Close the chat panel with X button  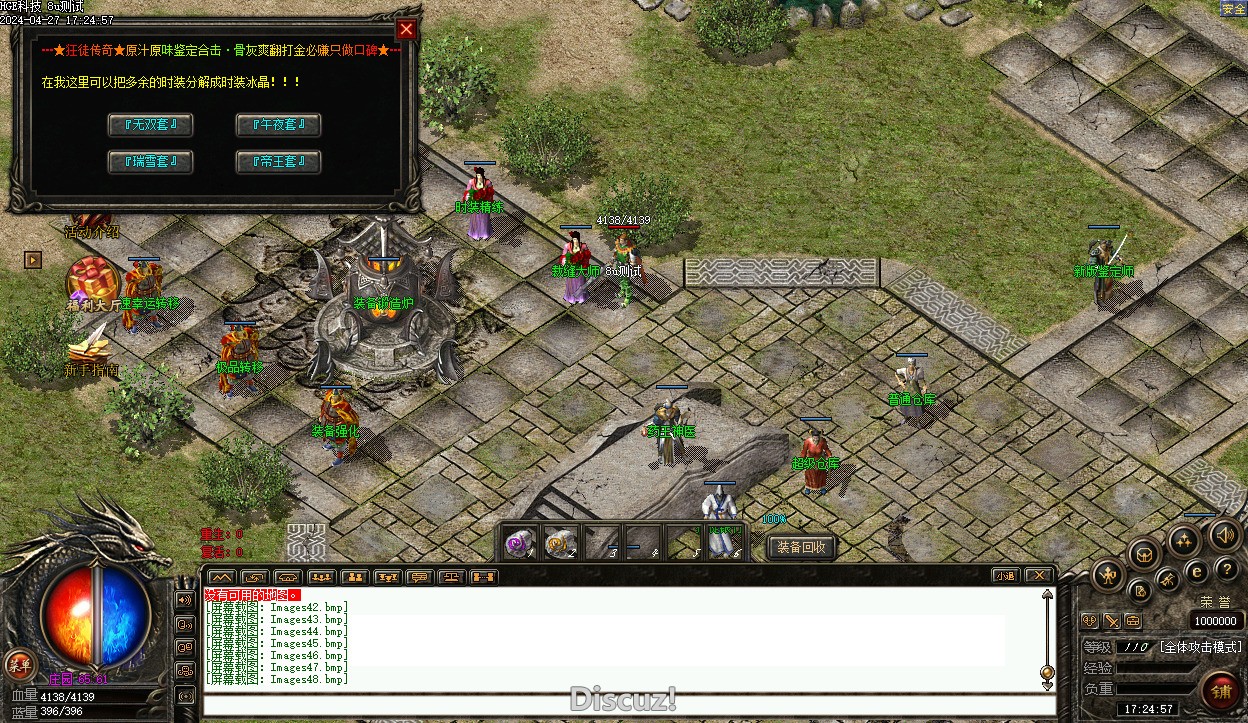[x=1039, y=575]
